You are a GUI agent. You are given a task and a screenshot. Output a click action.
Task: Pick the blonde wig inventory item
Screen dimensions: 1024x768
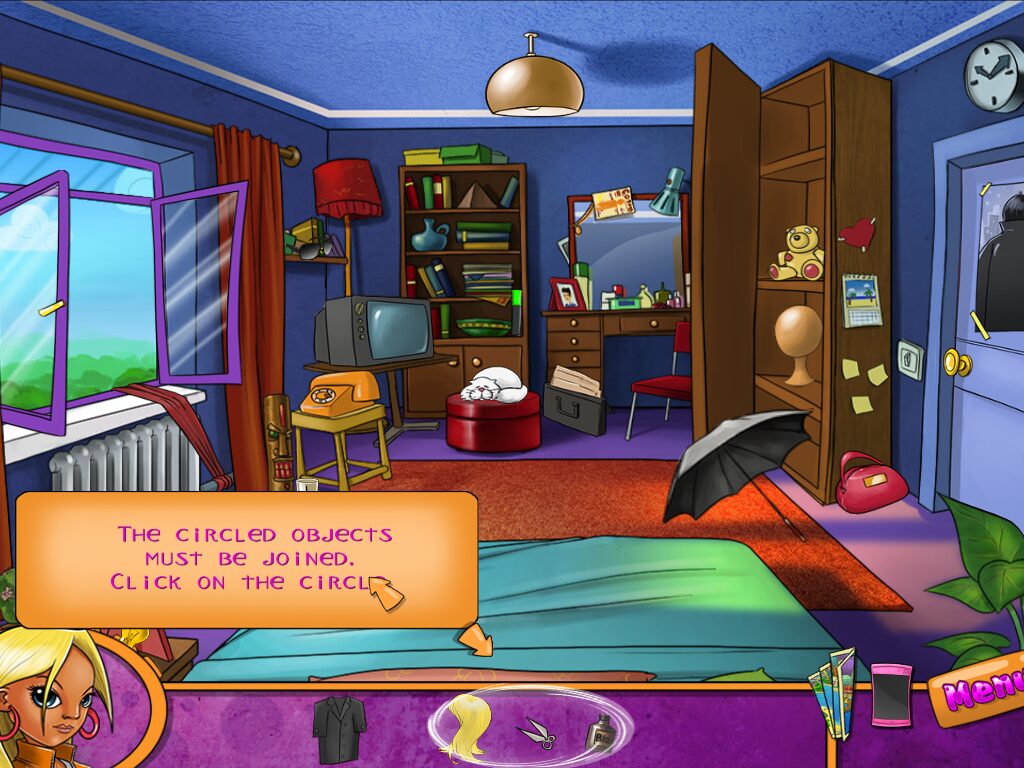(x=467, y=727)
